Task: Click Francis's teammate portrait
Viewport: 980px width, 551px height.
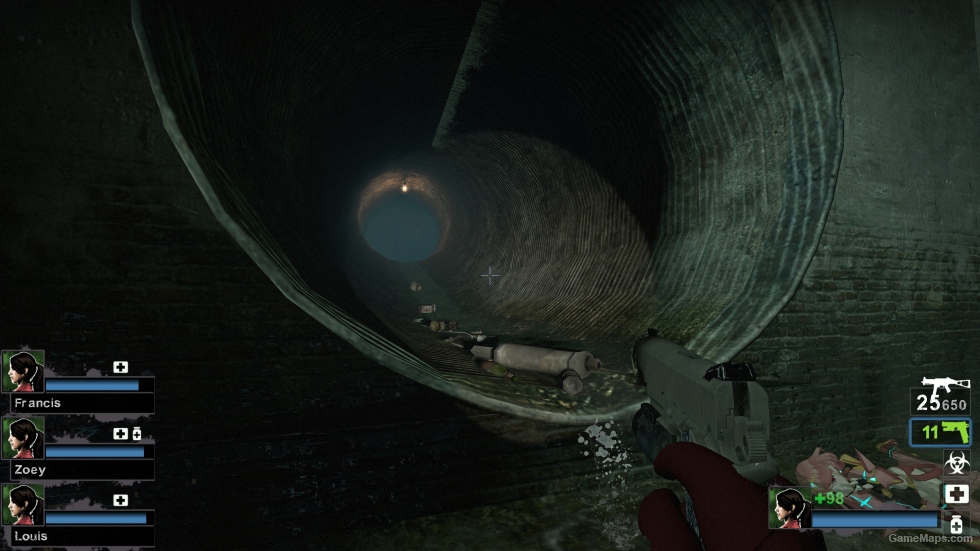Action: point(23,371)
